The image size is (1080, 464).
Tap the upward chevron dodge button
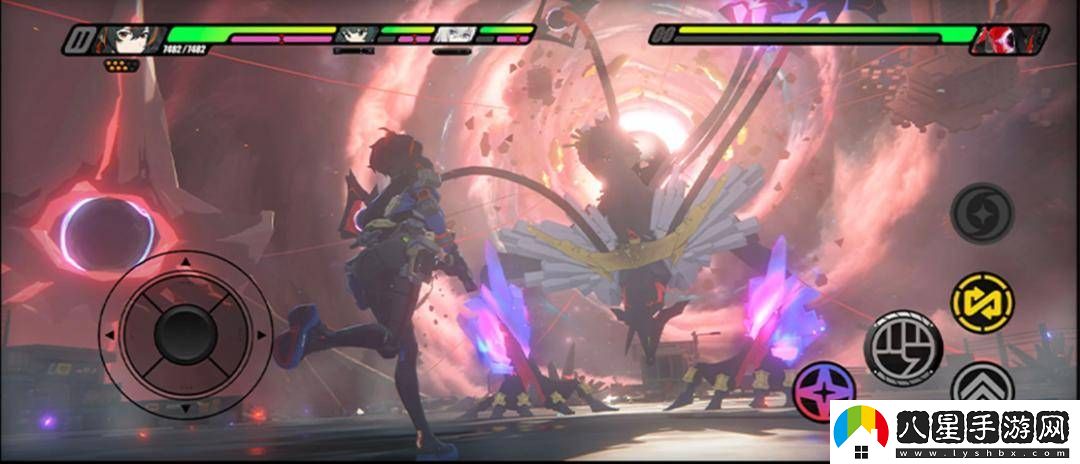click(981, 385)
